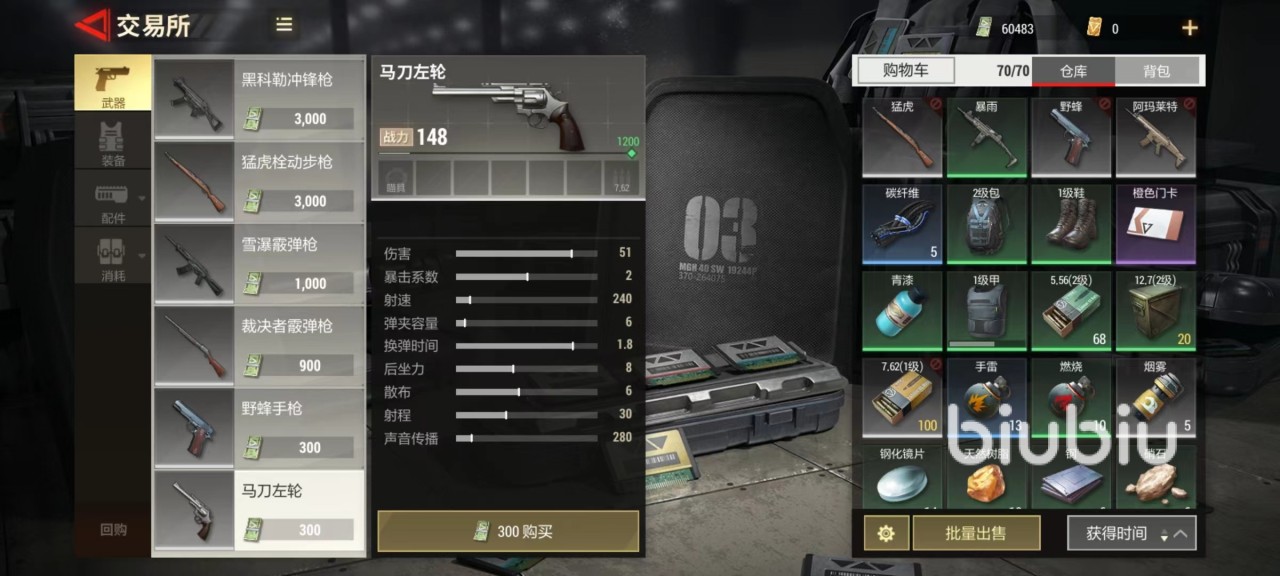Screen dimensions: 1280x576
Task: Open the list menu icon beside 交易所
Action: tap(284, 25)
